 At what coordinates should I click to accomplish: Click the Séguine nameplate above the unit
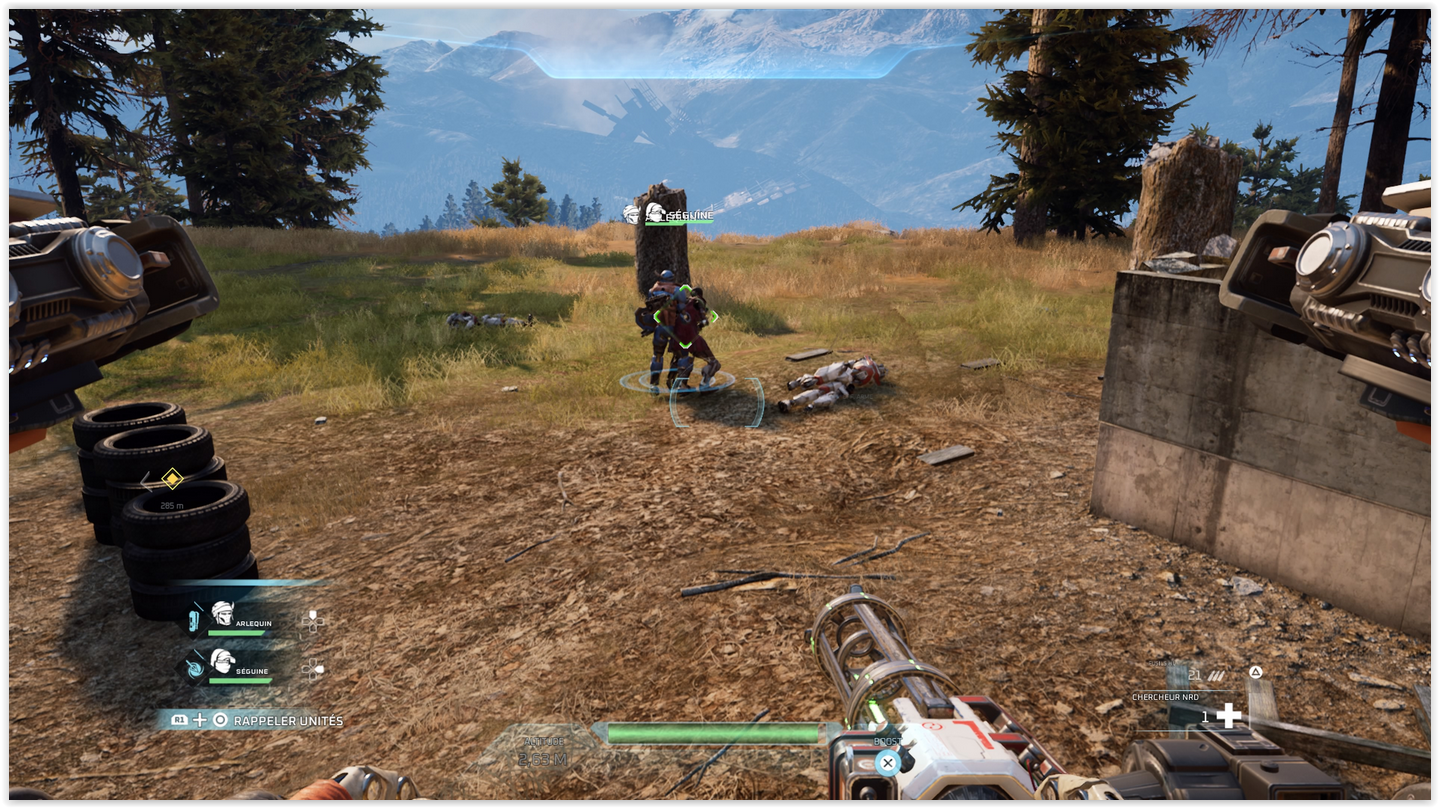[678, 214]
